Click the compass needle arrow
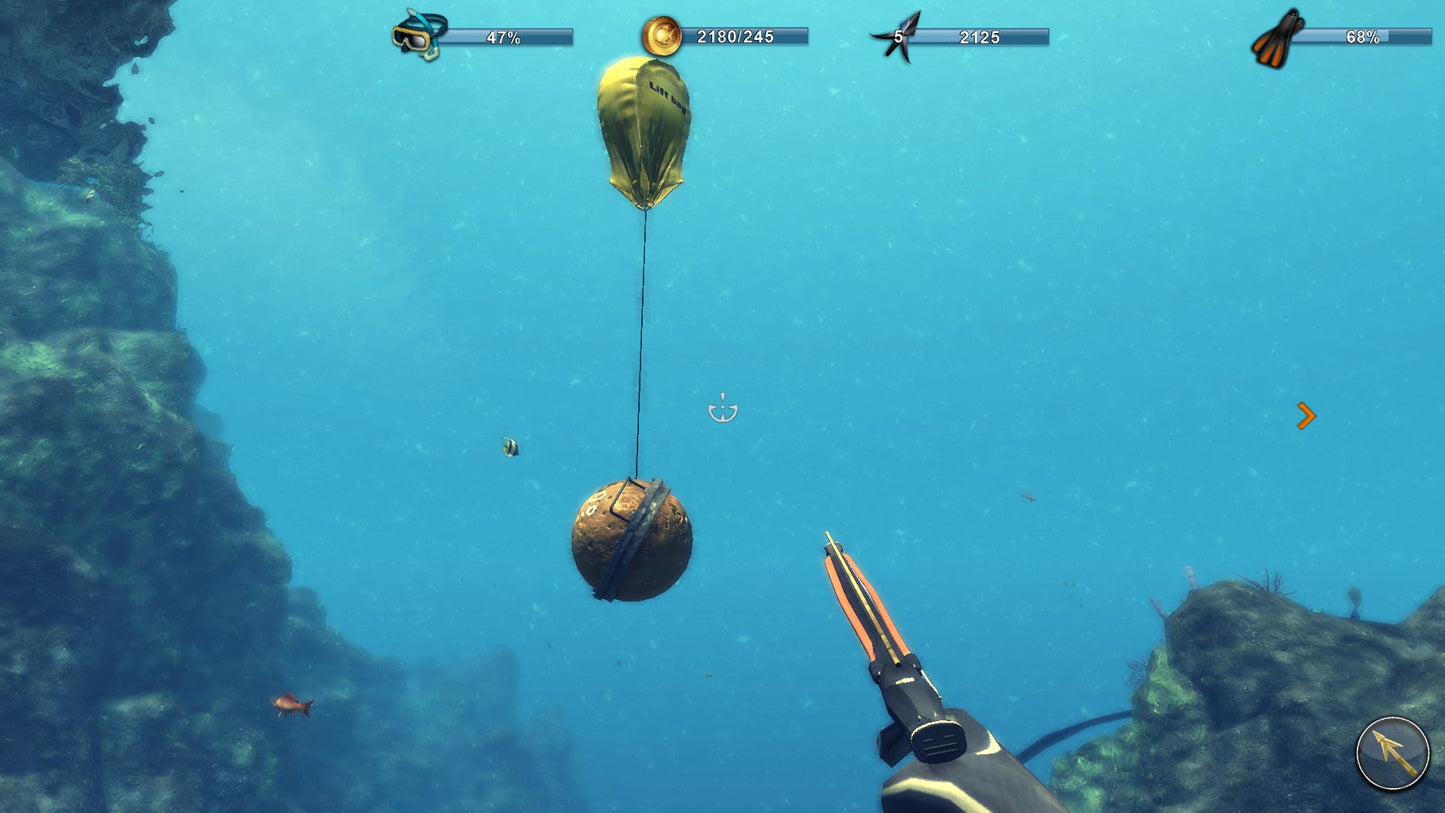Screen dimensions: 1445x813 1388,752
